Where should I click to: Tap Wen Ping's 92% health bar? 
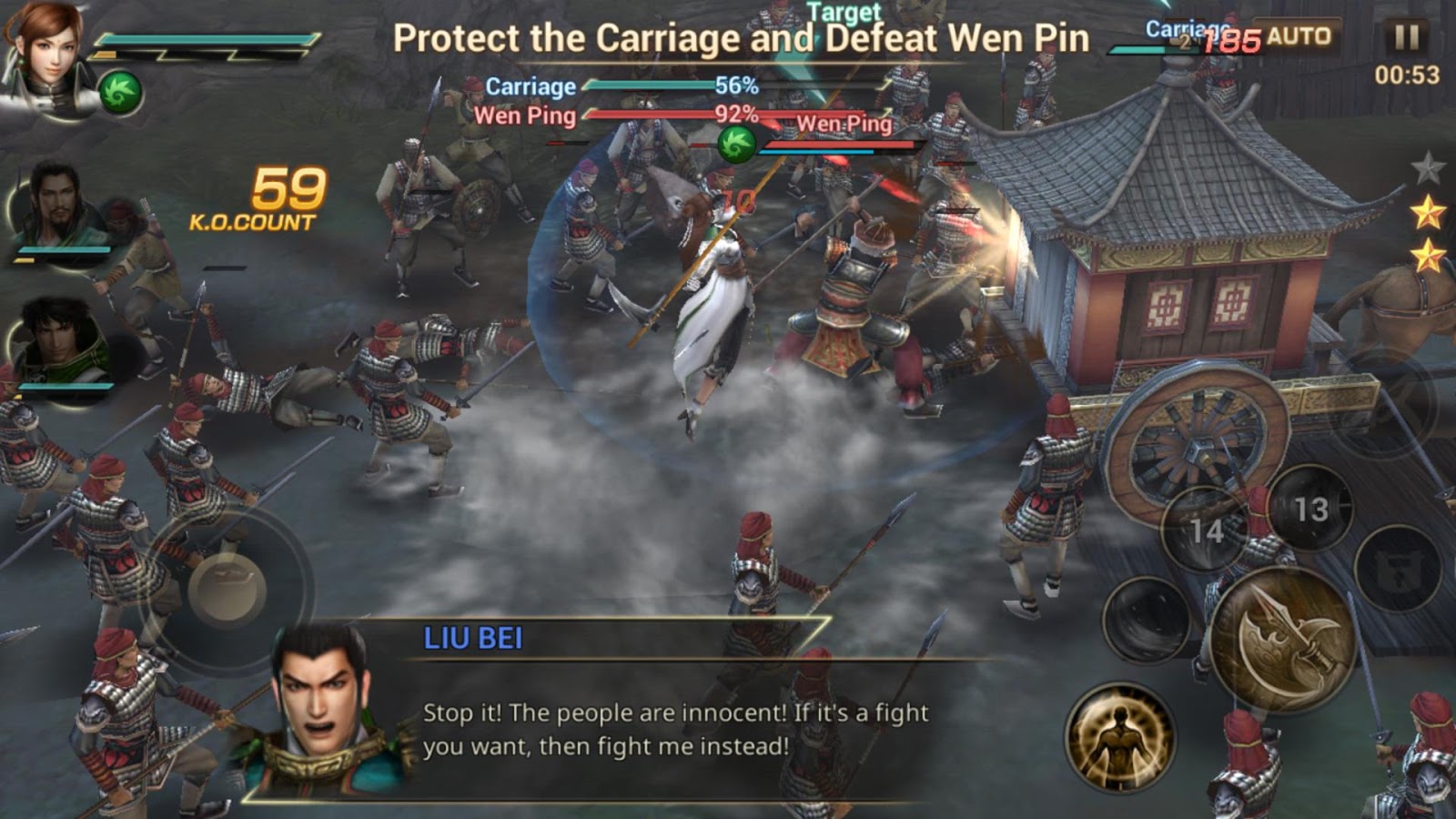coord(655,116)
